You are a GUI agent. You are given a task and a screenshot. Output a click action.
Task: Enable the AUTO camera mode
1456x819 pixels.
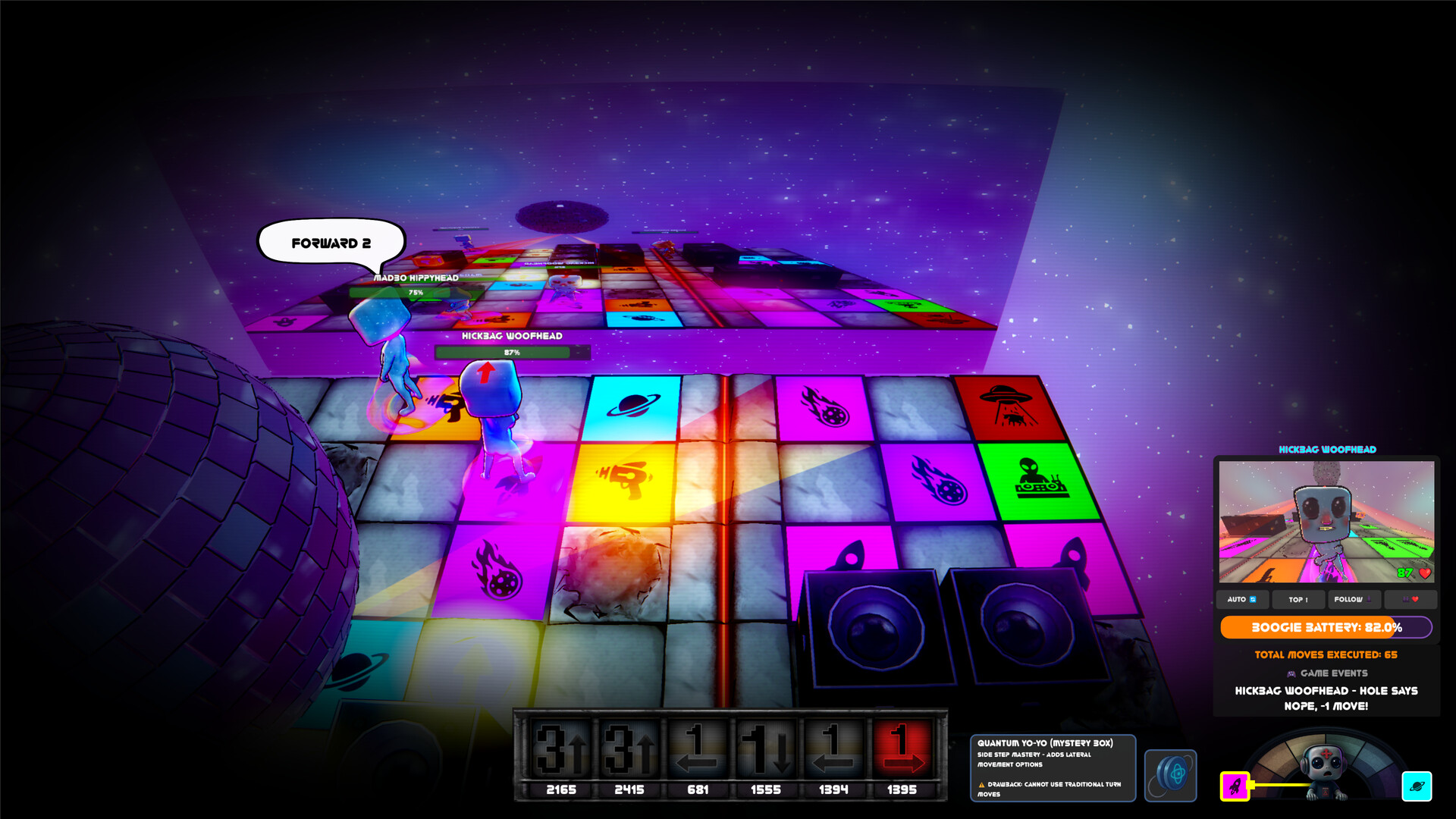pyautogui.click(x=1242, y=599)
